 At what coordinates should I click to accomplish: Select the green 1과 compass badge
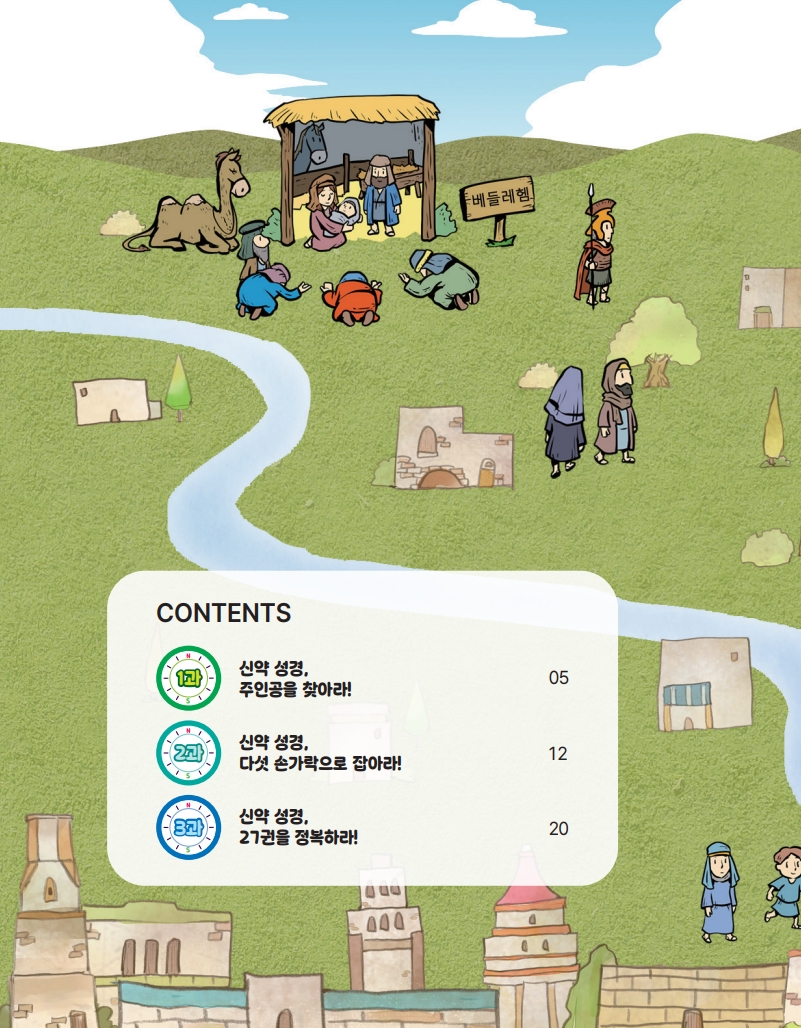[188, 678]
